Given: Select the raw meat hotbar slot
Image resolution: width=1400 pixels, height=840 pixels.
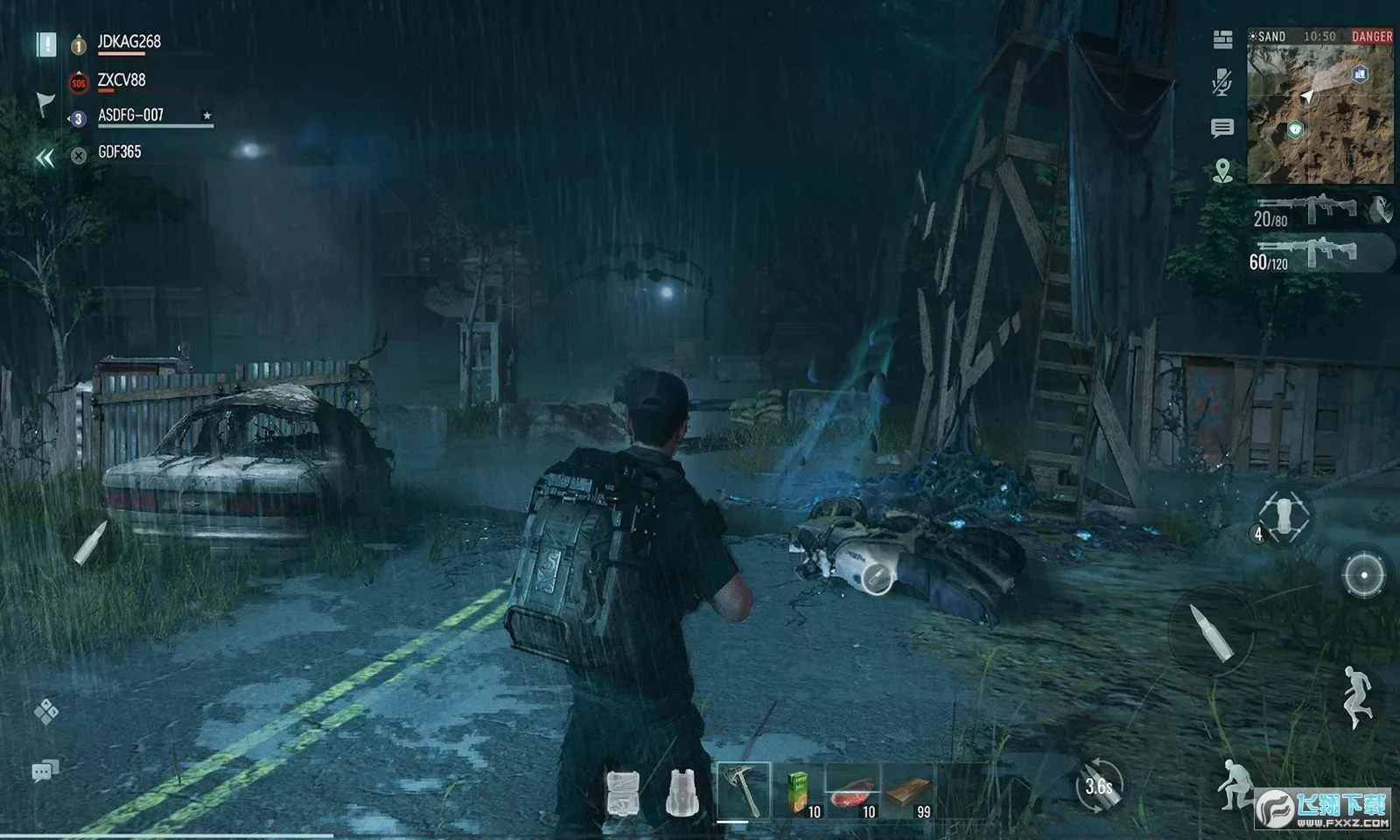Looking at the screenshot, I should (853, 790).
